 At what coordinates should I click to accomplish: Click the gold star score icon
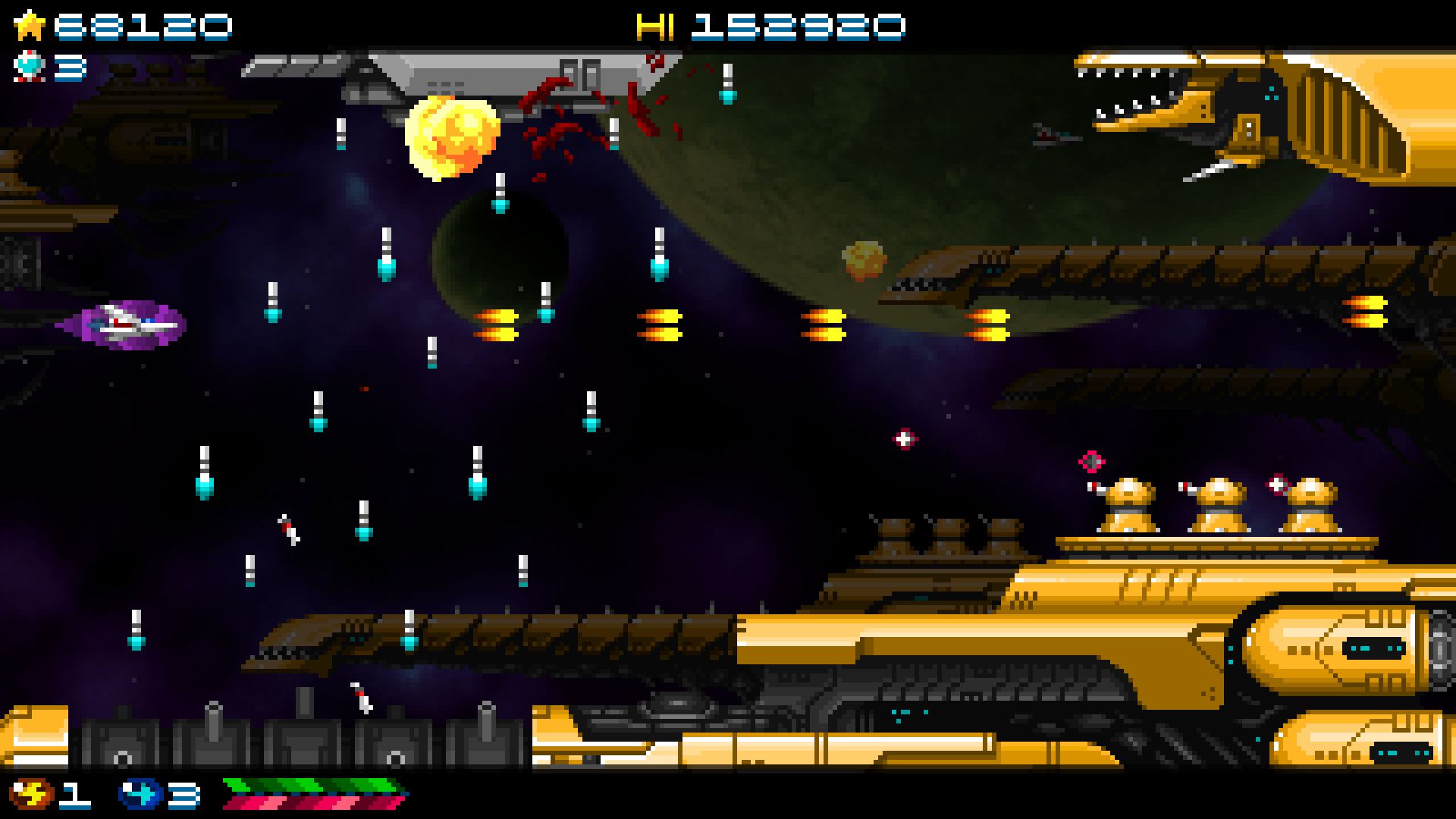point(28,24)
